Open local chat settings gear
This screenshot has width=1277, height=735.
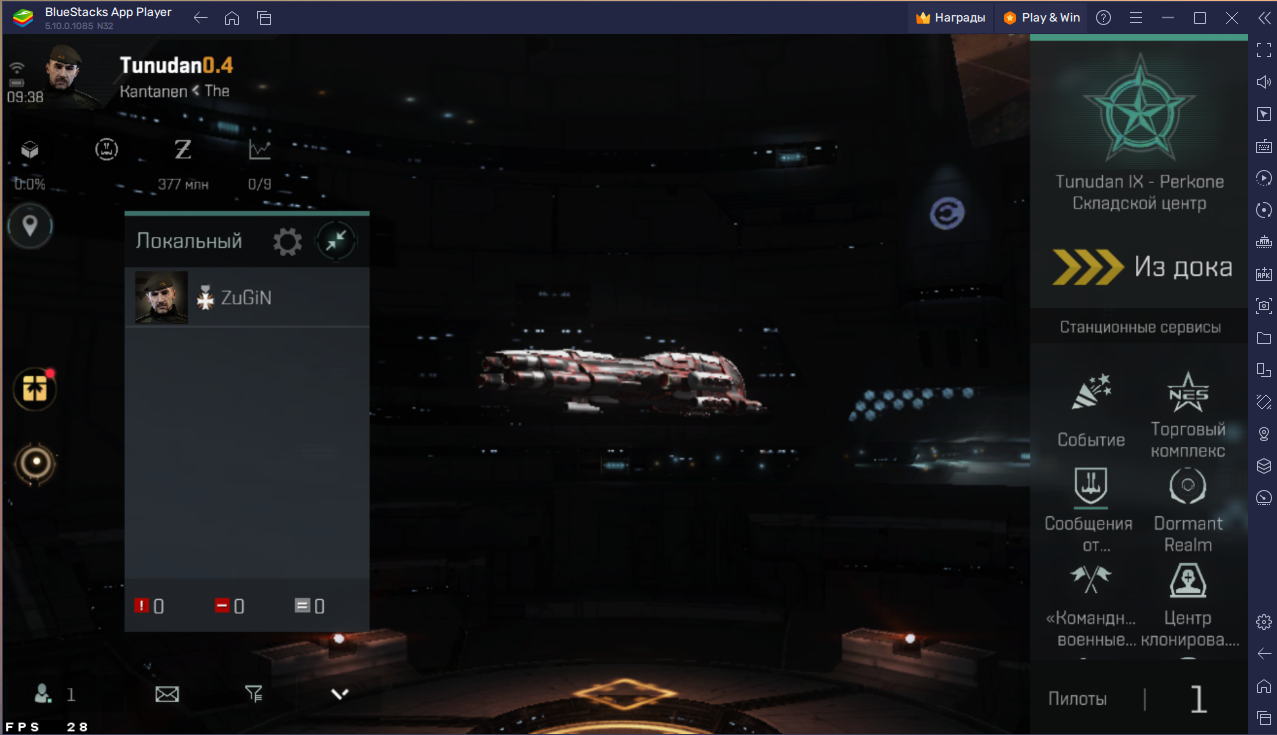click(288, 241)
